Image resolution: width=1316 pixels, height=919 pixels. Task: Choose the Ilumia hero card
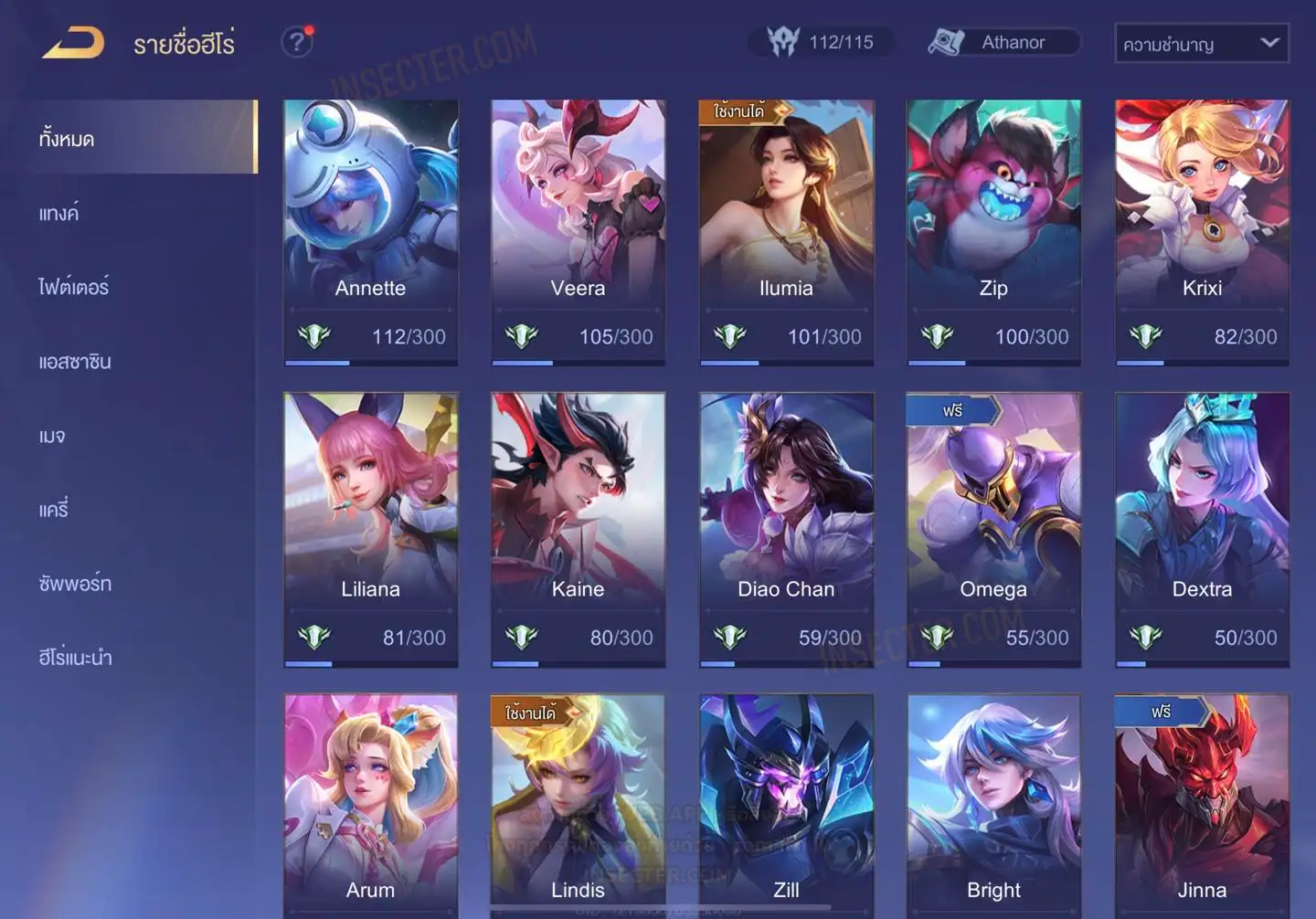(x=786, y=232)
